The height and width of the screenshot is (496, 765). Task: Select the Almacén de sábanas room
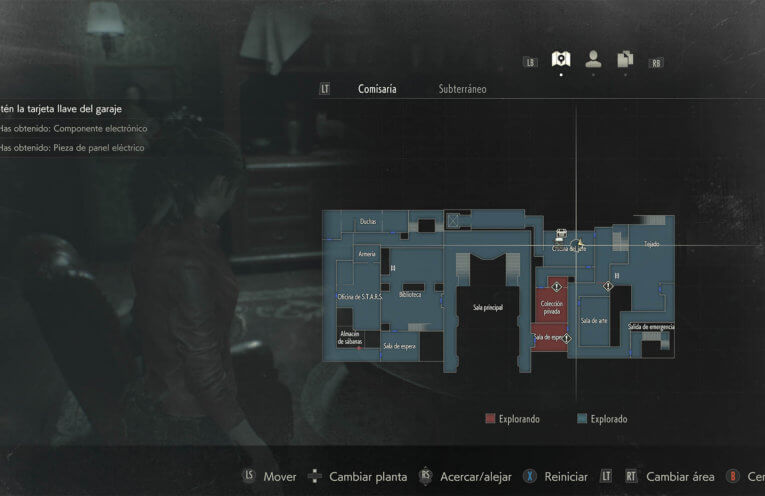[349, 338]
